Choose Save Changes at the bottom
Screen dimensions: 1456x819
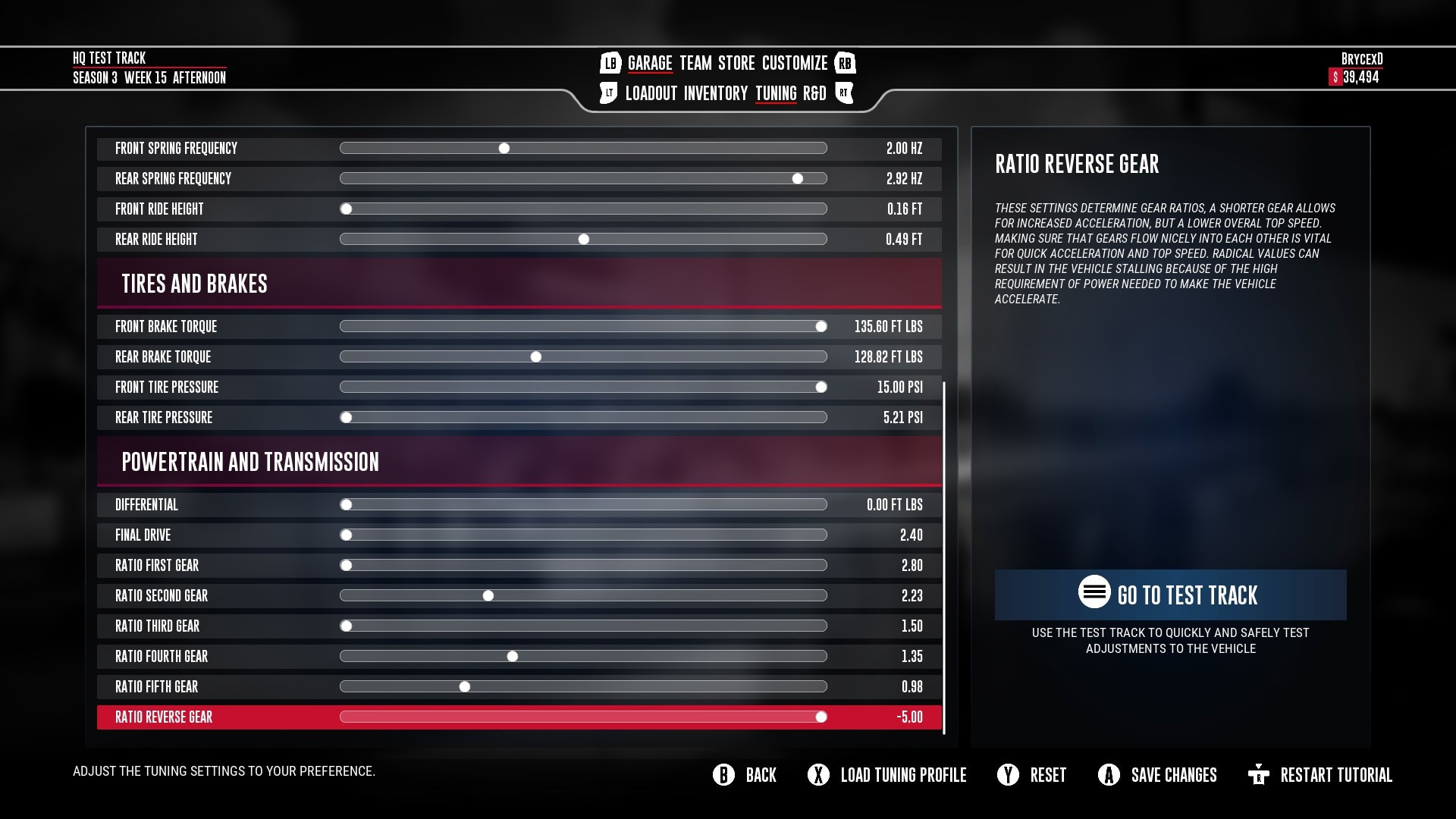1158,775
